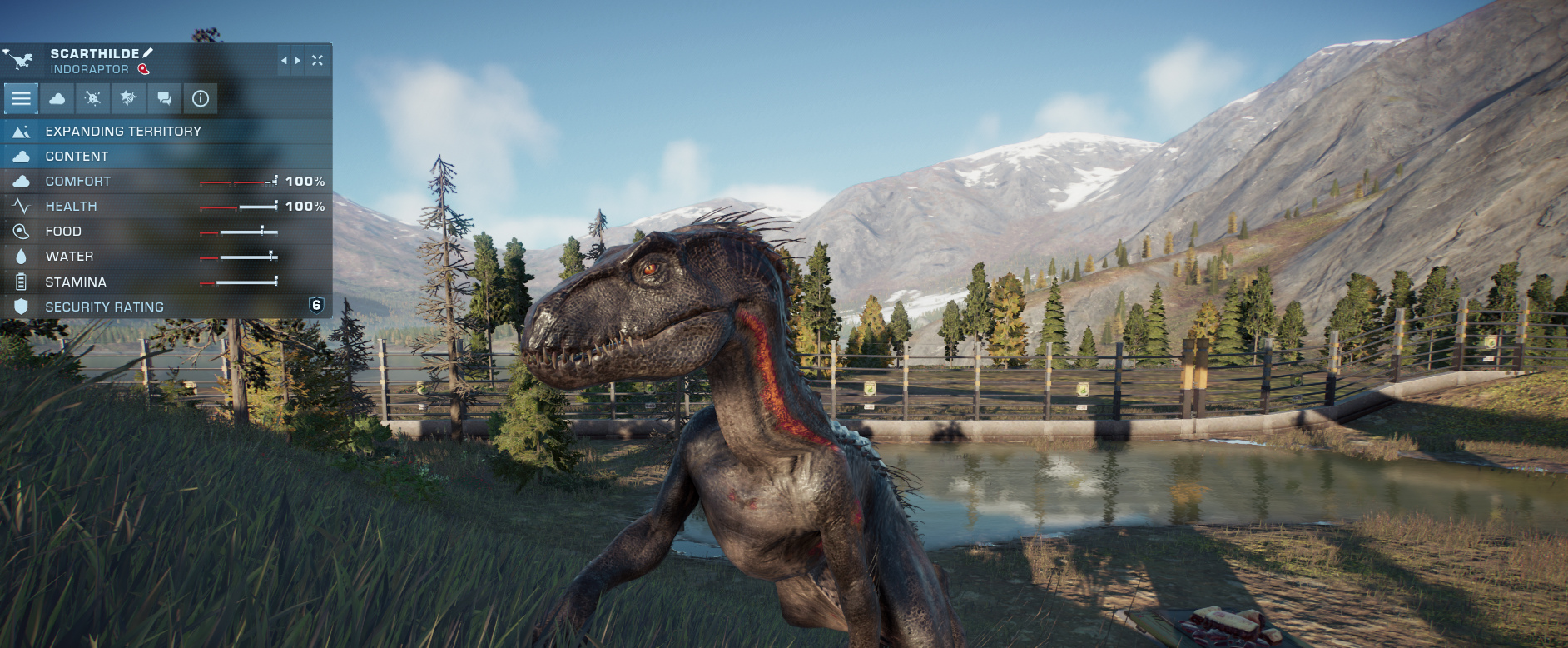Select the overview list tab
Image resolution: width=1568 pixels, height=648 pixels.
pyautogui.click(x=21, y=98)
